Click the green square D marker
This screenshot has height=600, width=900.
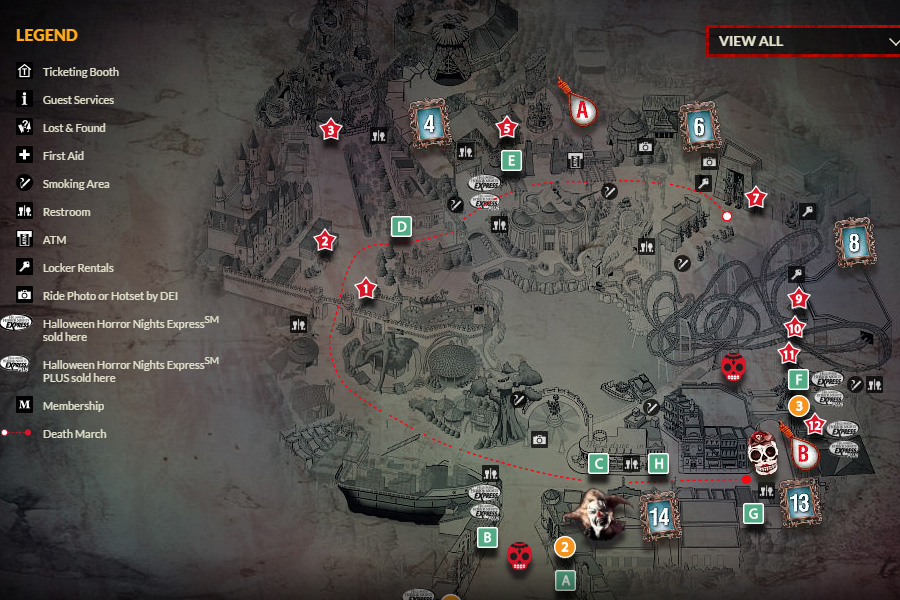coord(401,227)
